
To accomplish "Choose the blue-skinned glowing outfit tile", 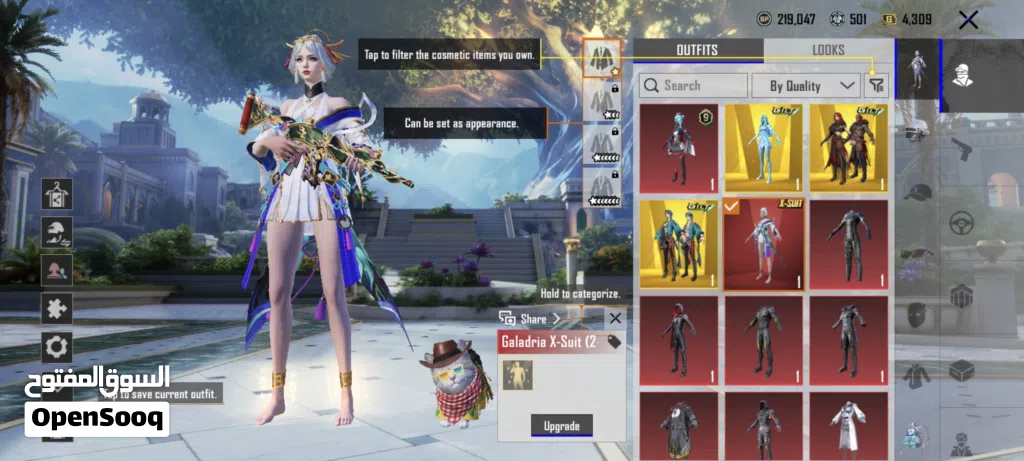I will coord(763,148).
